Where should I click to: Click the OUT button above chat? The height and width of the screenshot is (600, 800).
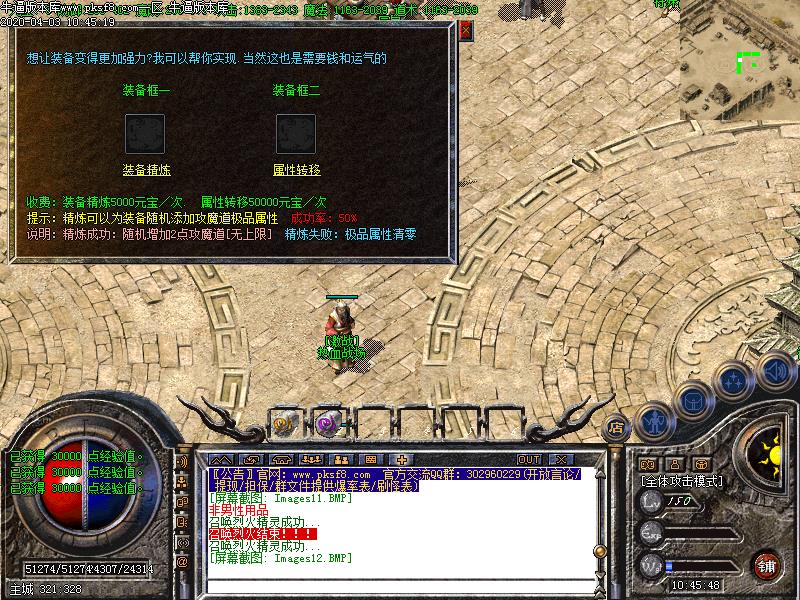click(530, 459)
